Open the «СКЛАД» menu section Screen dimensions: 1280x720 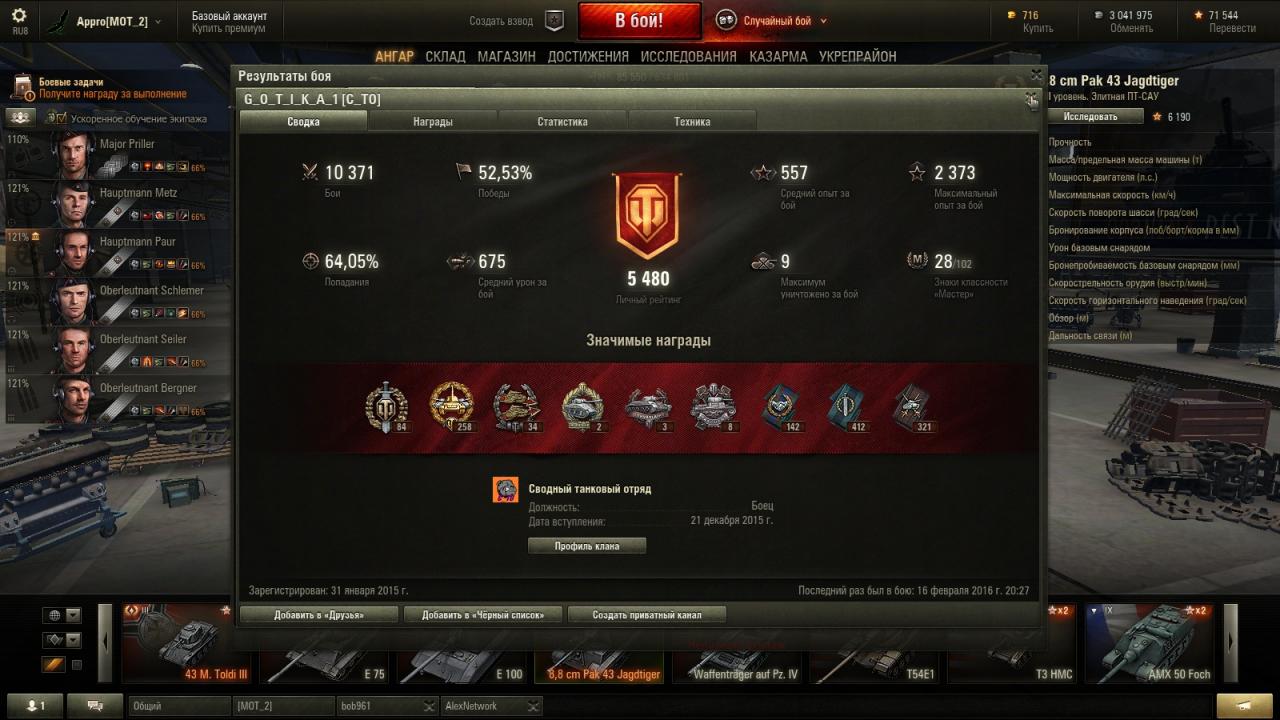[x=445, y=57]
